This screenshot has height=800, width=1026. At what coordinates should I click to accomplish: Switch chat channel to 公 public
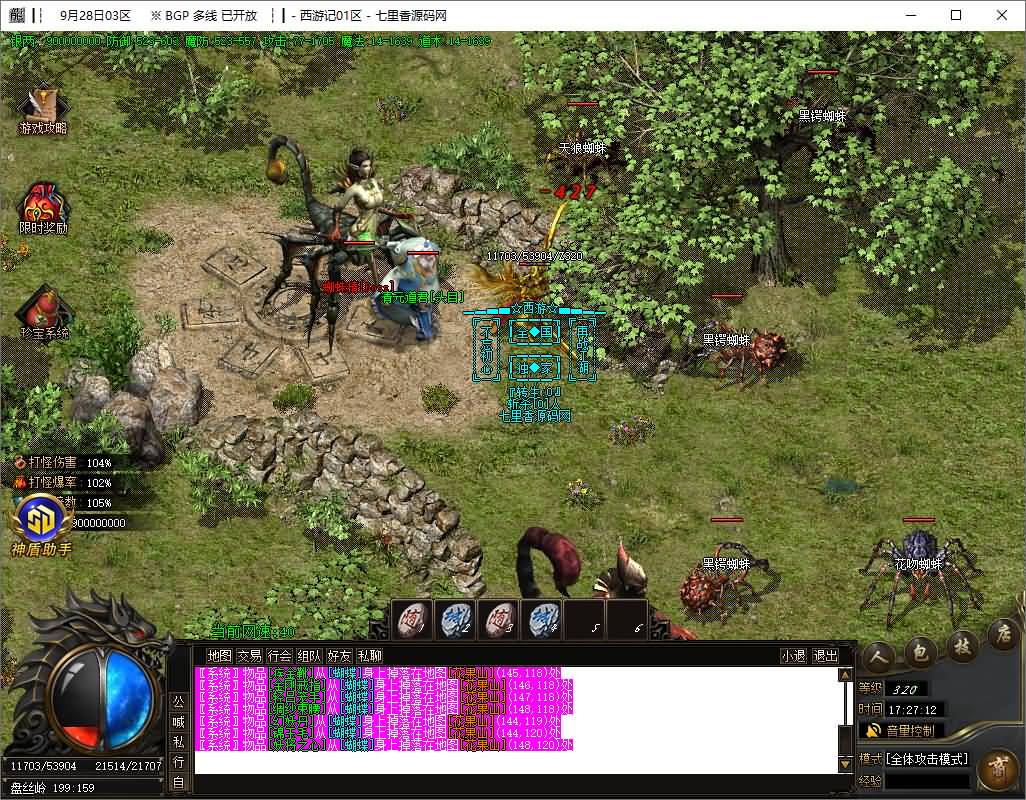click(178, 701)
